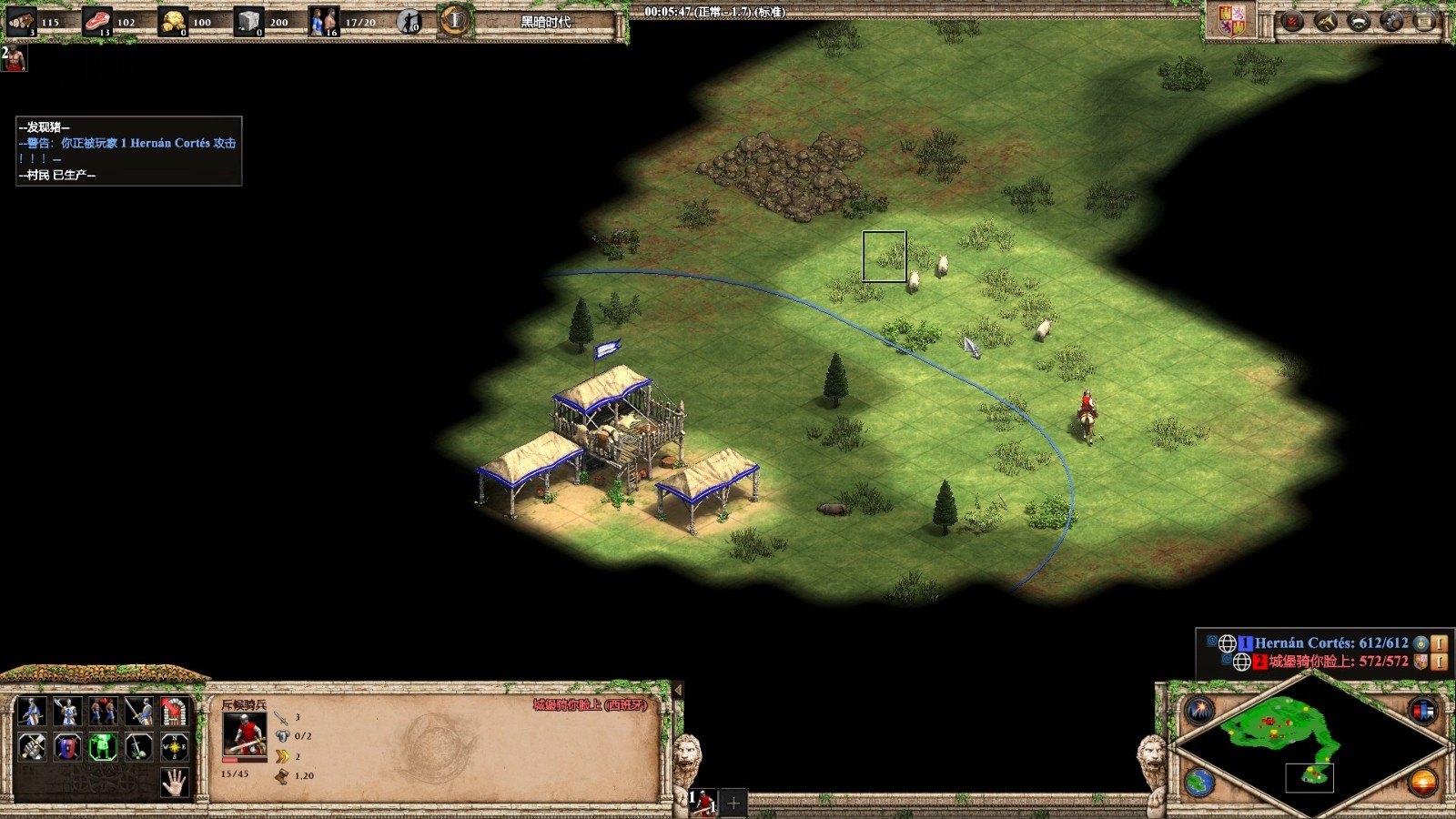
Task: Click the sunset button beside the minimap
Action: point(1422,781)
